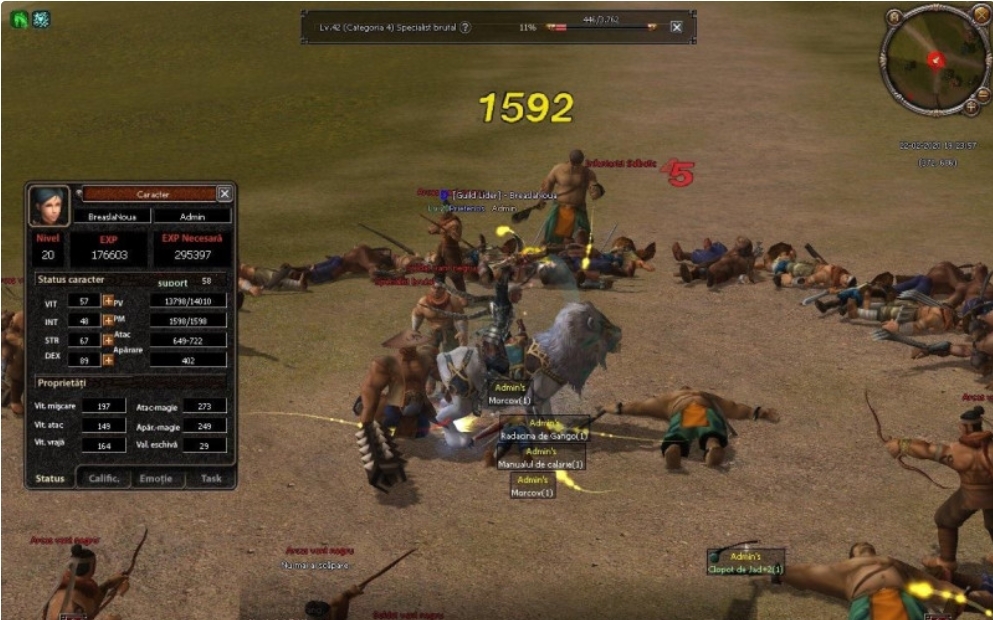Select the Status tab

pos(51,478)
